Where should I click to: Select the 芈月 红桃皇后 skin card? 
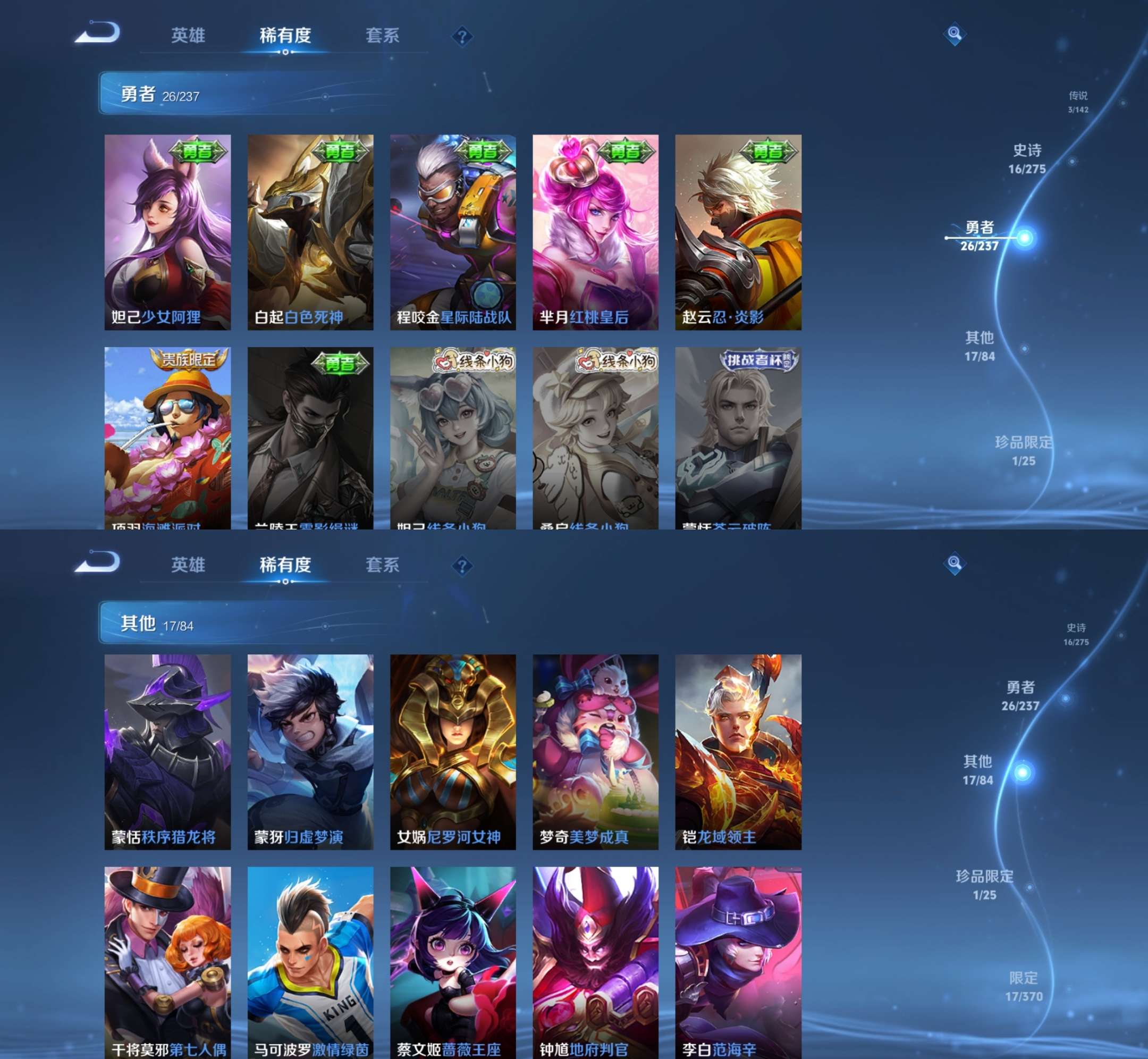pyautogui.click(x=595, y=232)
